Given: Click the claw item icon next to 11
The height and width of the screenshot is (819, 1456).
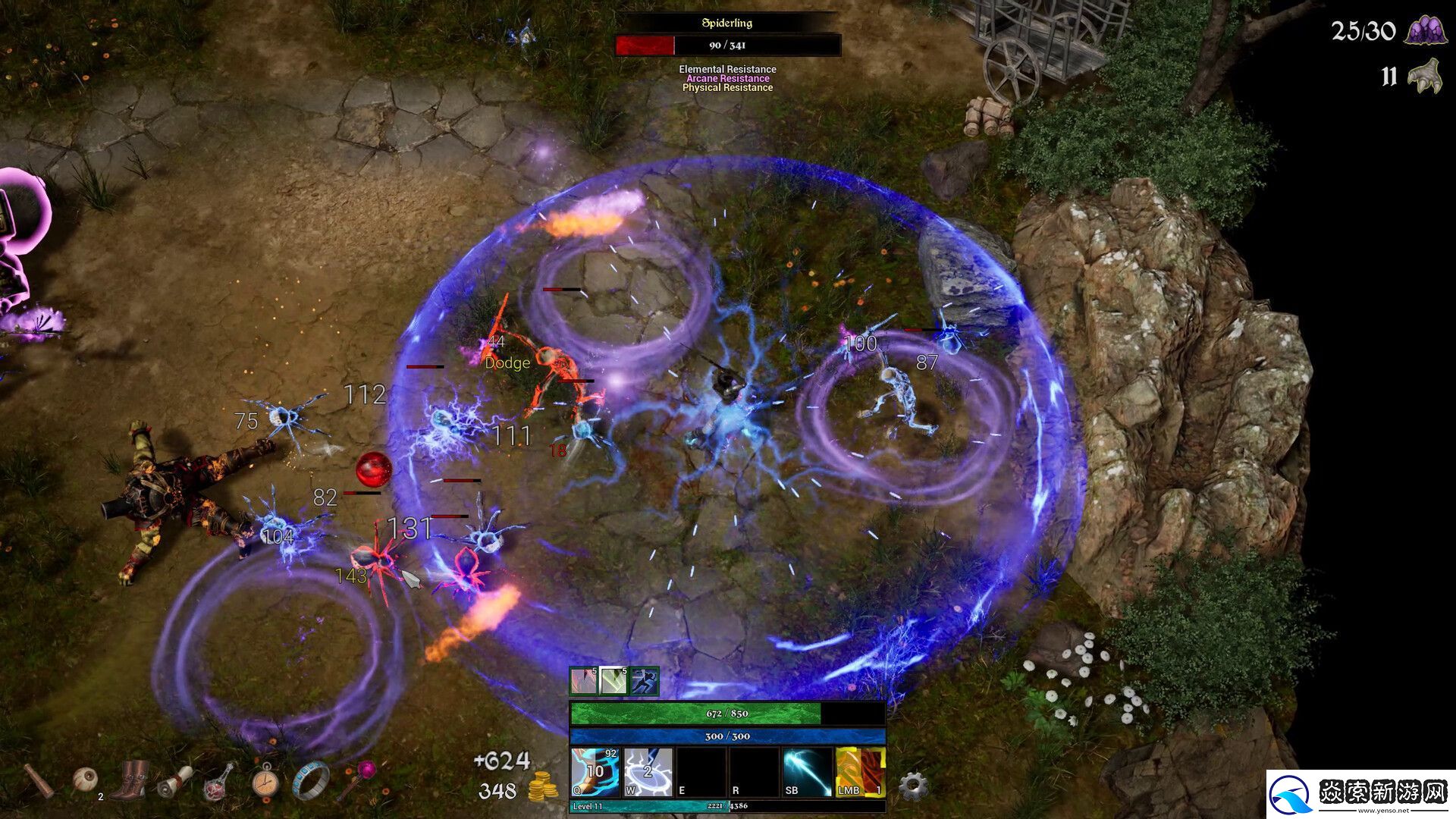Looking at the screenshot, I should coord(1427,76).
